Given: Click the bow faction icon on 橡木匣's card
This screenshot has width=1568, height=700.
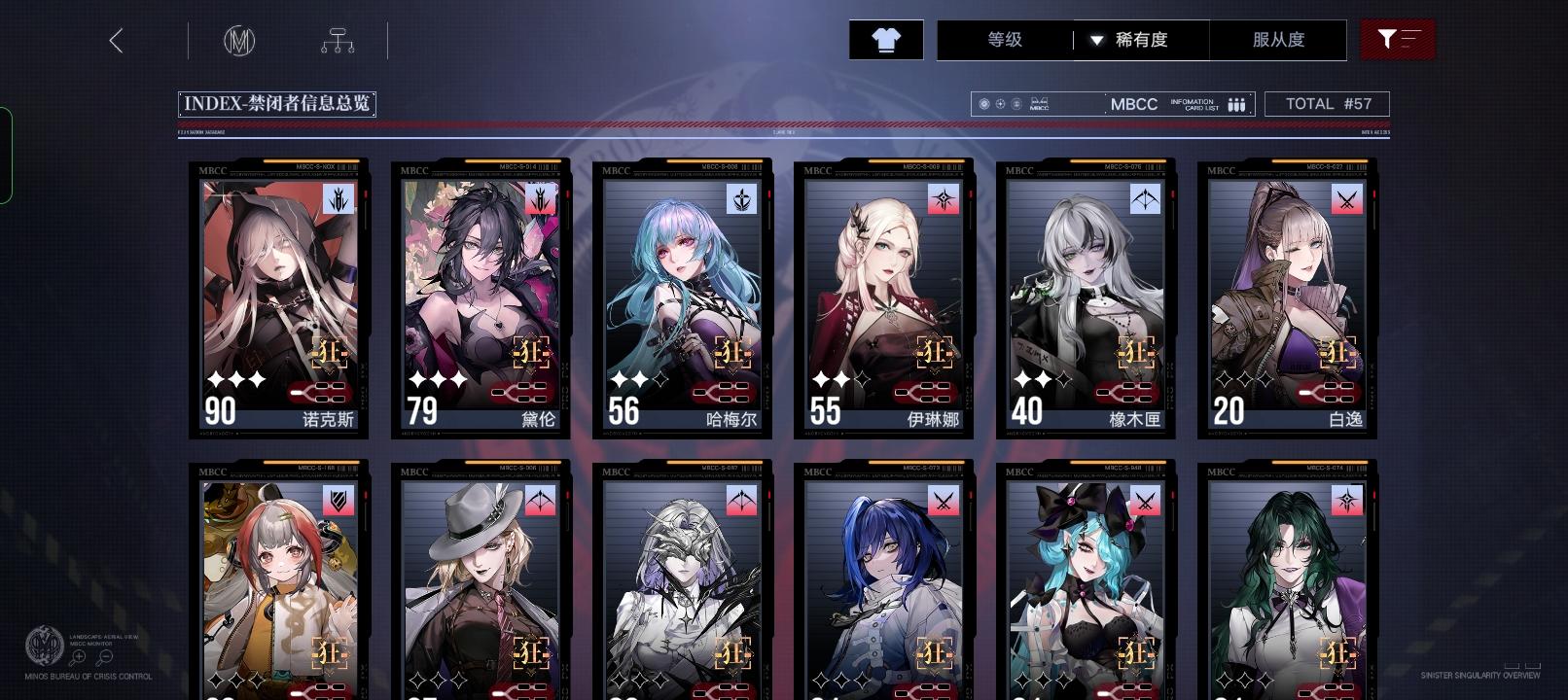Looking at the screenshot, I should click(x=1147, y=198).
